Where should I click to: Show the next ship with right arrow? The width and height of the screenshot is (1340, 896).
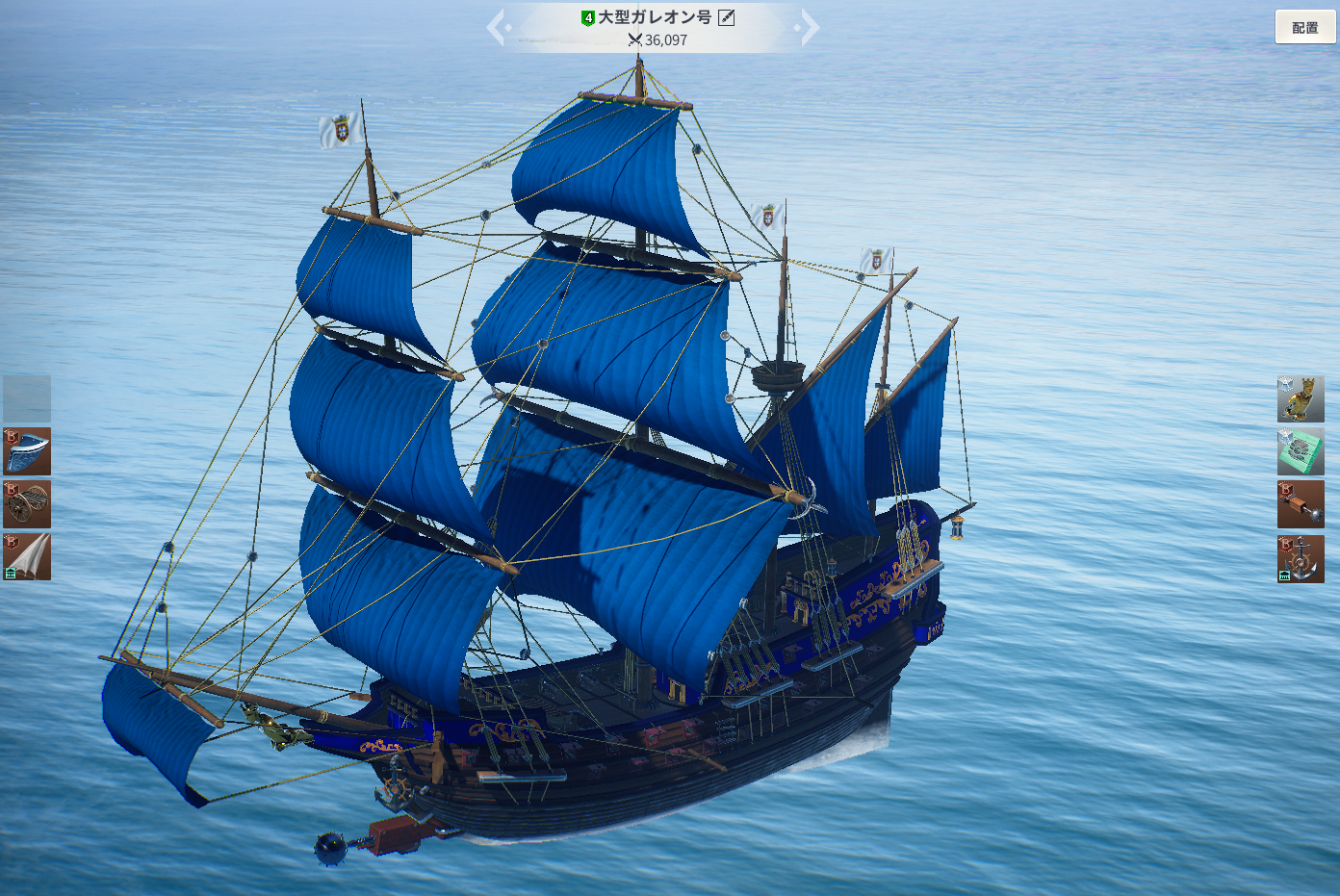[x=810, y=28]
